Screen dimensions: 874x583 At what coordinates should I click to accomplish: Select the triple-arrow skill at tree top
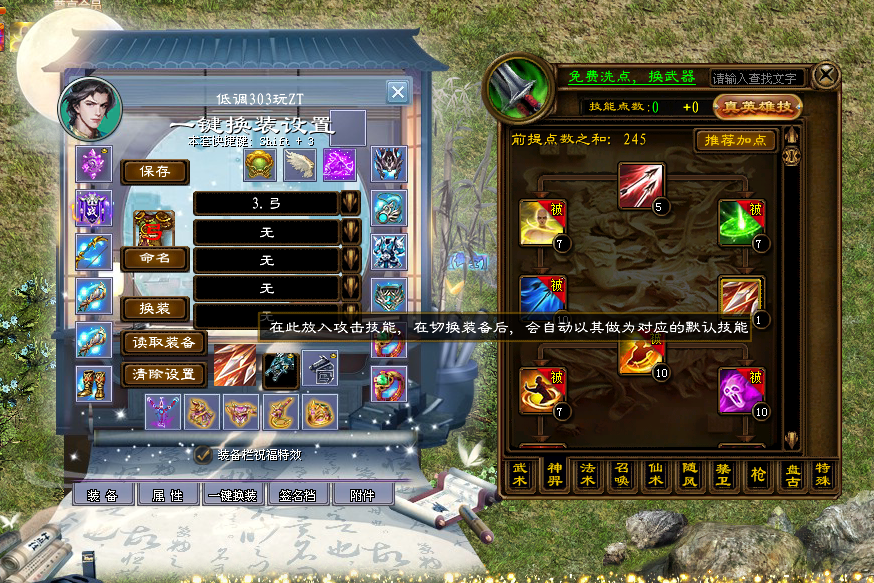point(641,186)
